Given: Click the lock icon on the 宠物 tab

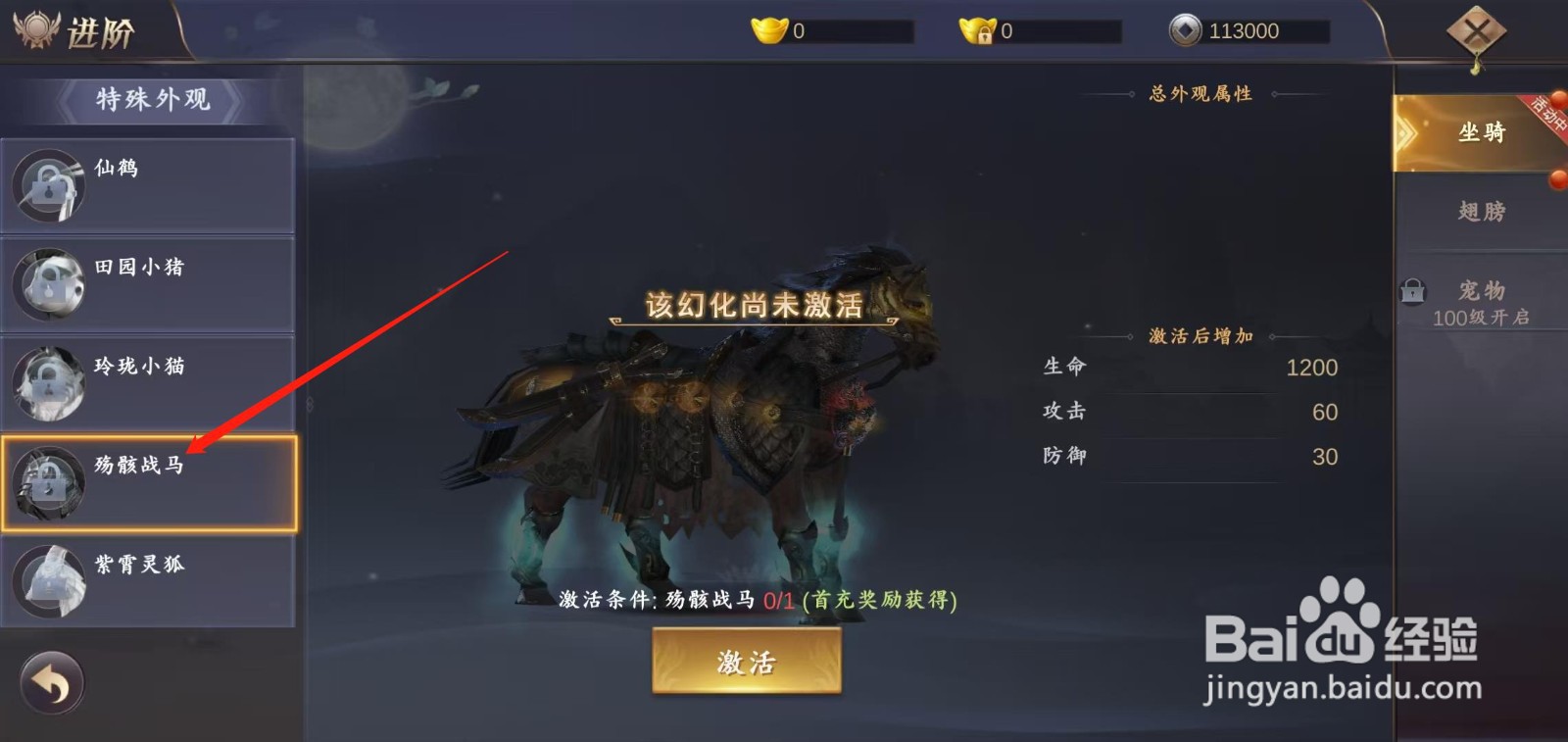Looking at the screenshot, I should 1411,290.
